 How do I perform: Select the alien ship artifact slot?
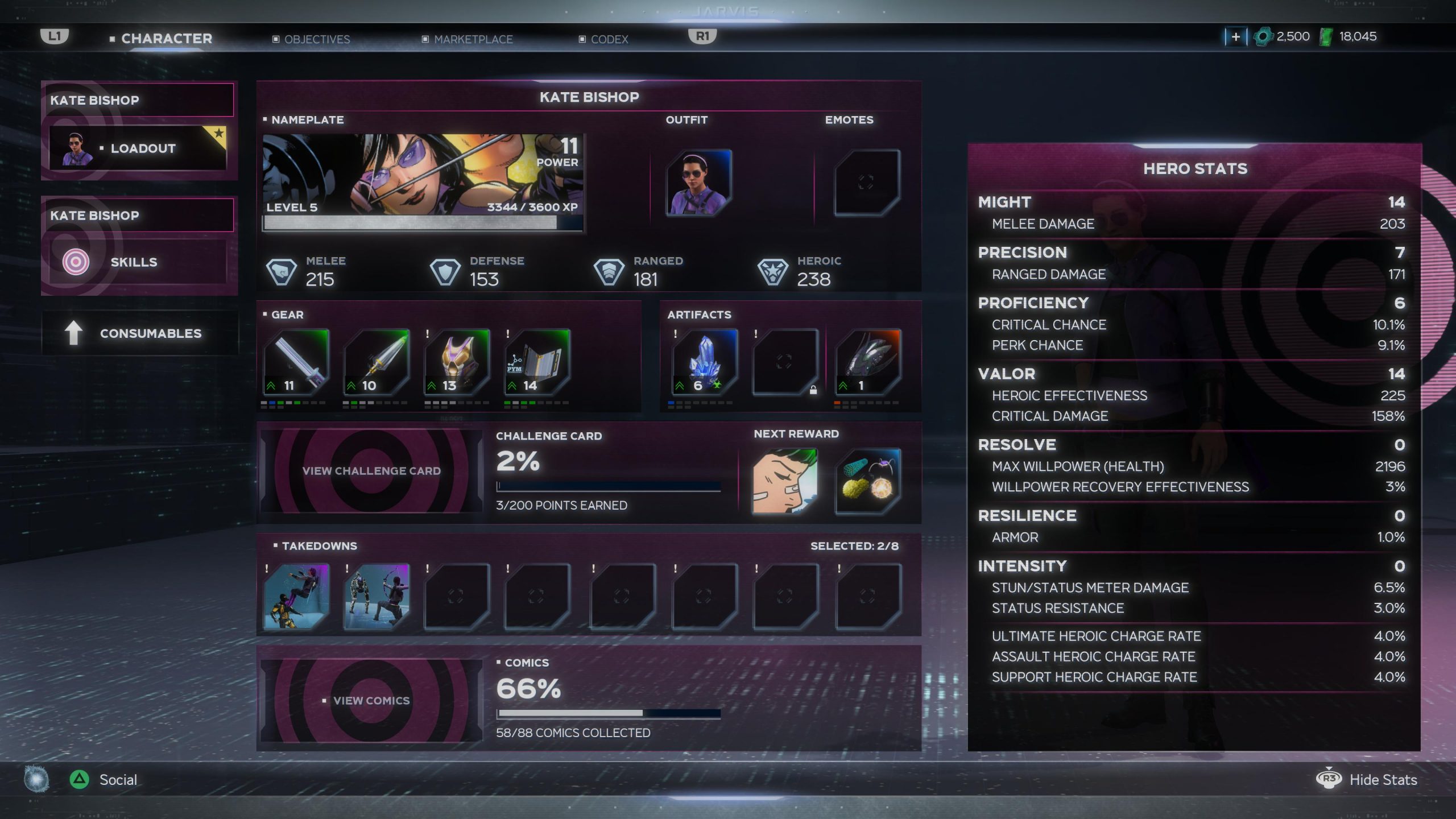click(867, 362)
